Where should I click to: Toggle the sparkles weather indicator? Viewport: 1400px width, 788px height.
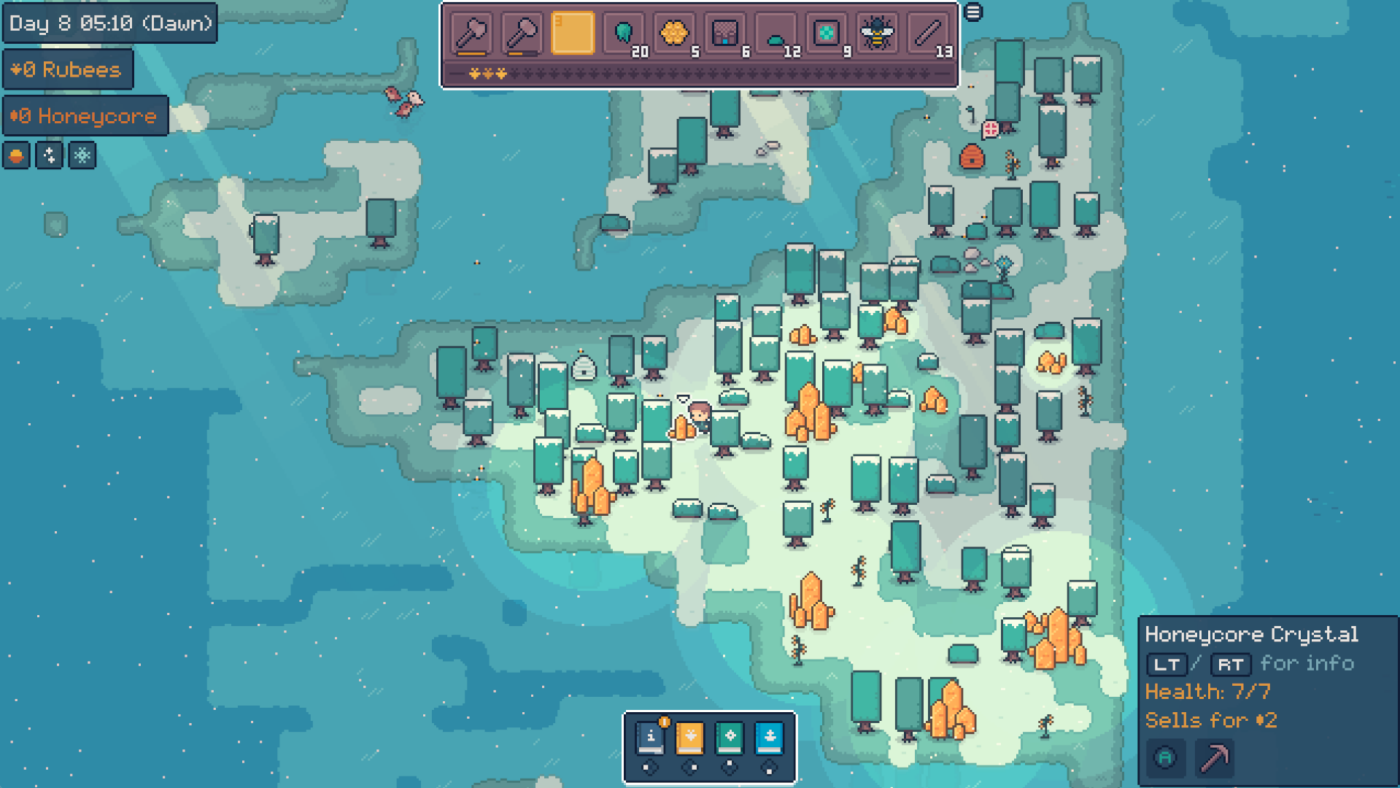[48, 155]
